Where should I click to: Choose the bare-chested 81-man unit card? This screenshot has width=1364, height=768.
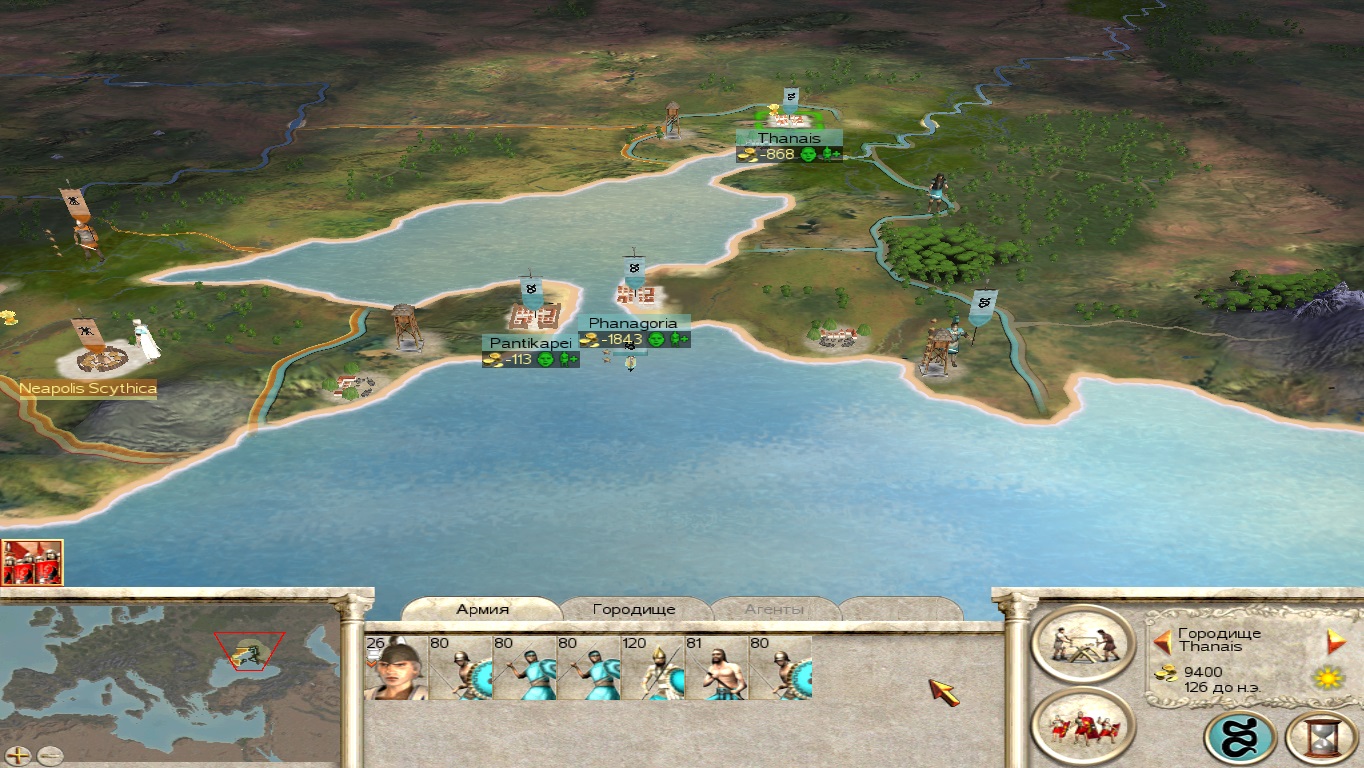click(x=716, y=667)
